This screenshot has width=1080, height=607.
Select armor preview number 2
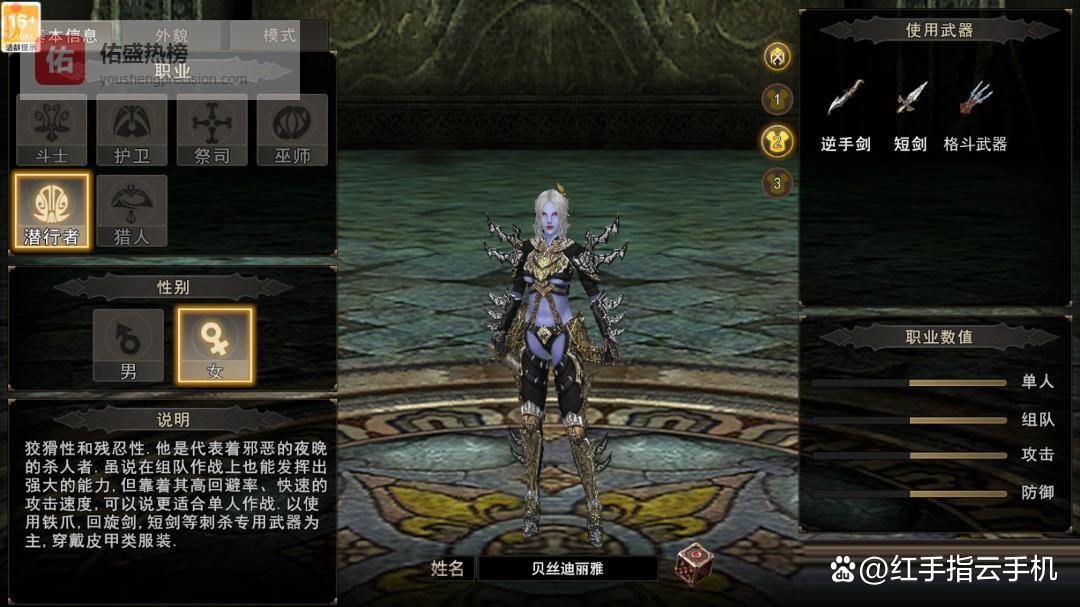pyautogui.click(x=777, y=141)
